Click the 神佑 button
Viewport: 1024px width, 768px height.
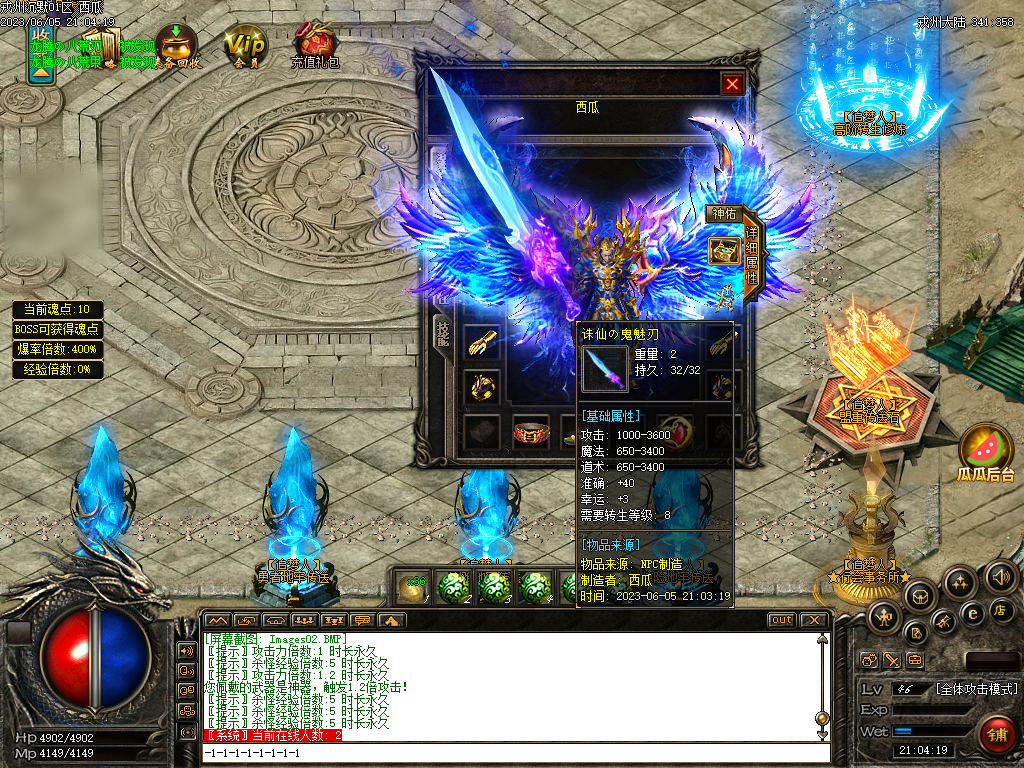pyautogui.click(x=723, y=214)
